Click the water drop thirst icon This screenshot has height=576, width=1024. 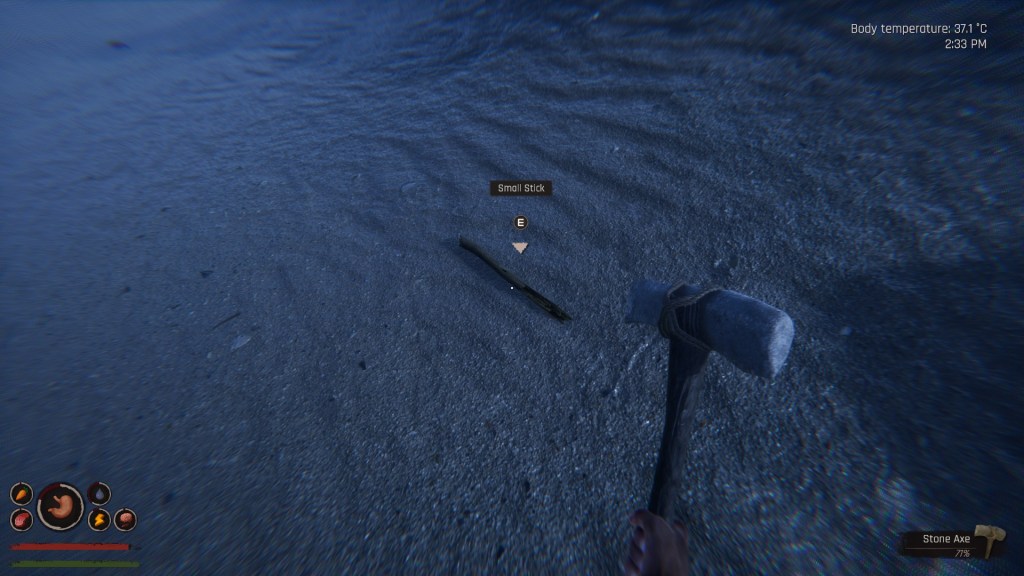[x=99, y=493]
